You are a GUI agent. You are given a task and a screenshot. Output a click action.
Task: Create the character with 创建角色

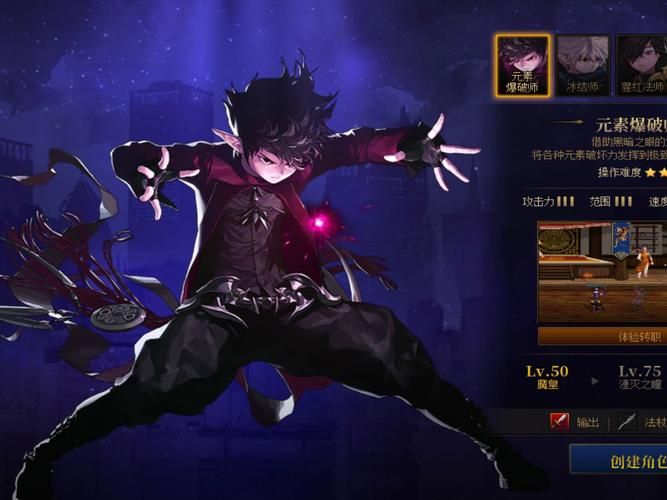point(619,461)
